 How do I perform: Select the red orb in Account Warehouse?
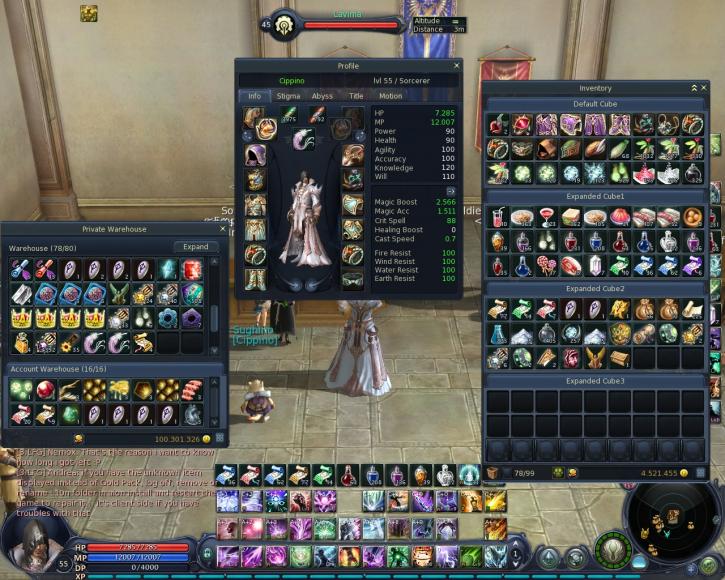(x=44, y=389)
